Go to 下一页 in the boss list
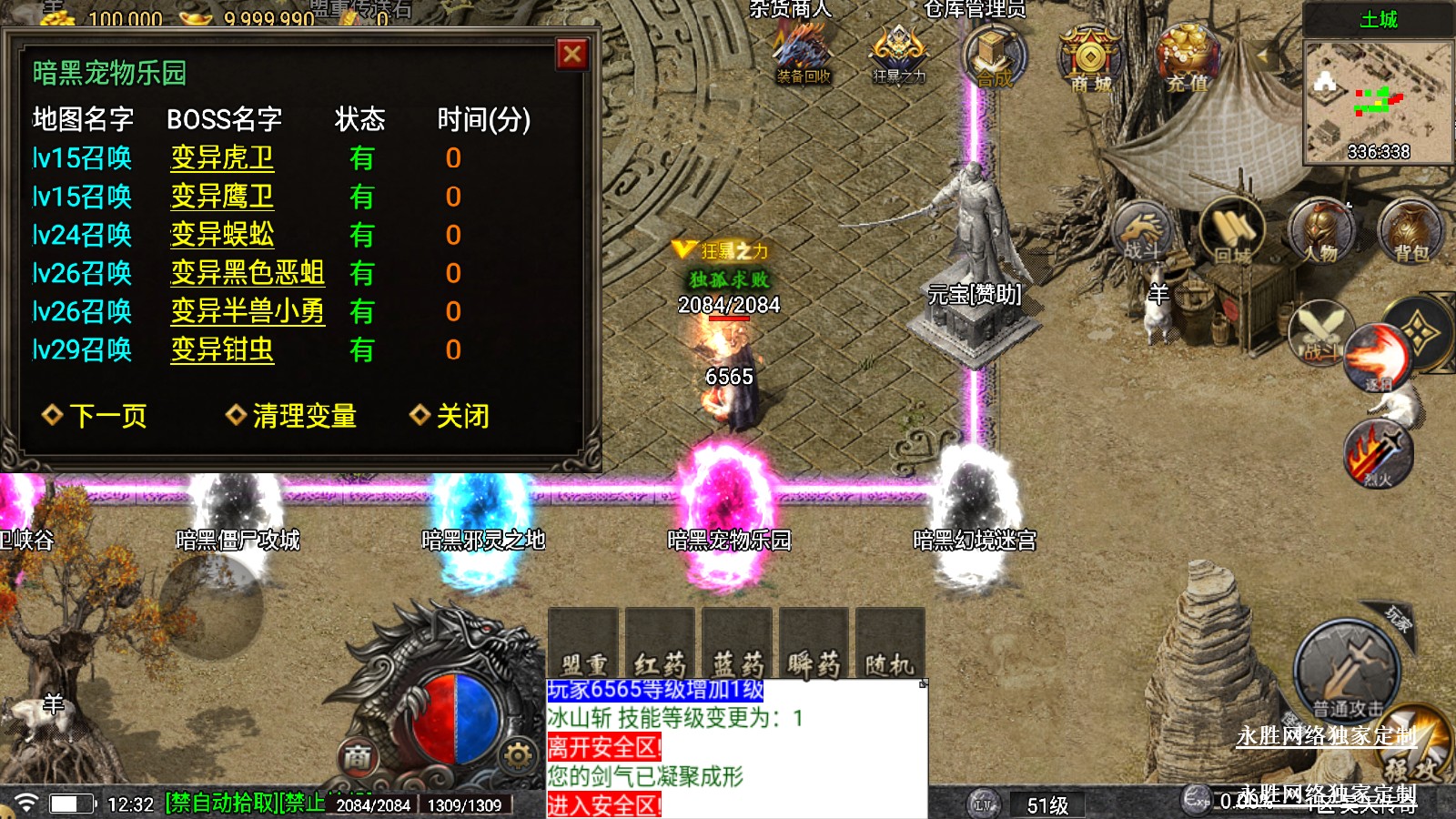Image resolution: width=1456 pixels, height=819 pixels. [x=95, y=416]
